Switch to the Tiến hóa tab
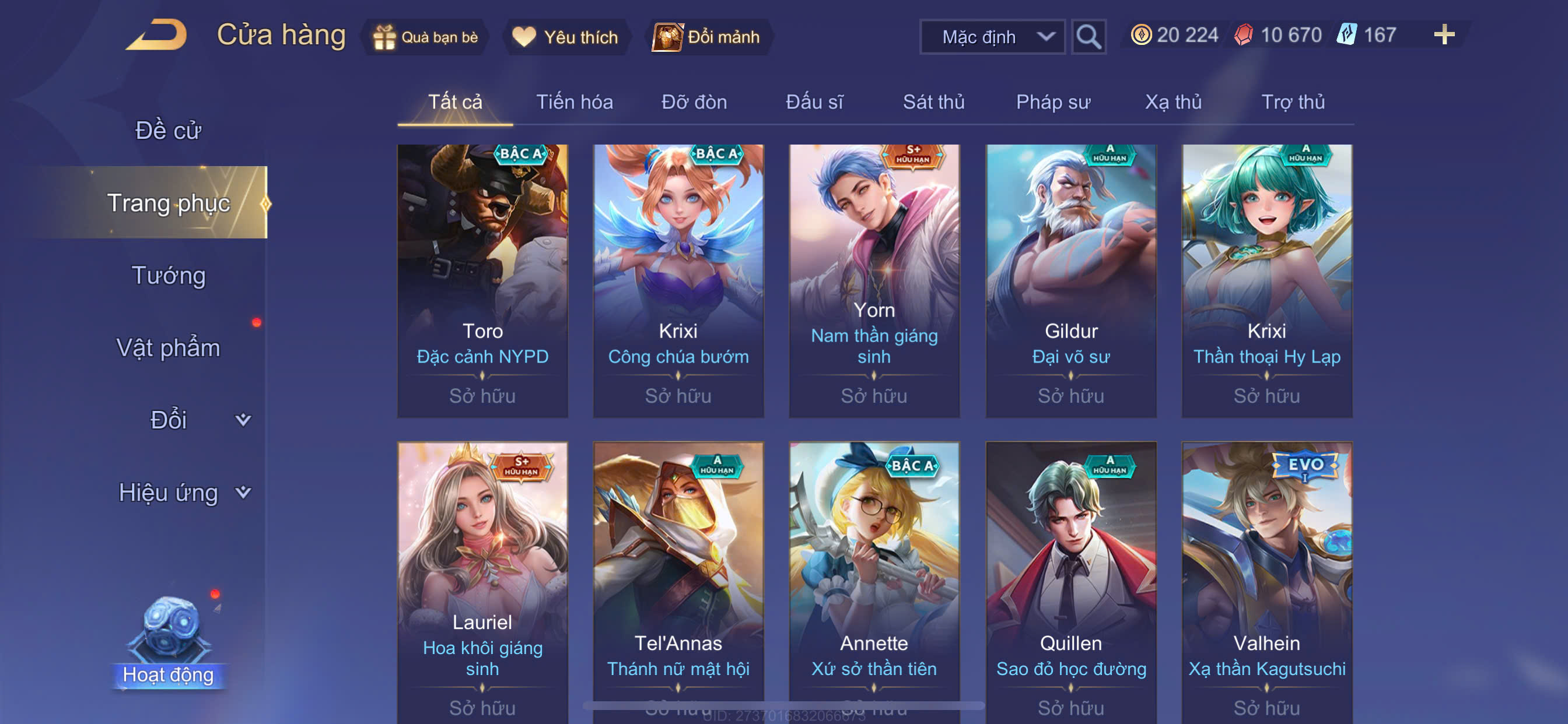The height and width of the screenshot is (724, 1568). (574, 101)
